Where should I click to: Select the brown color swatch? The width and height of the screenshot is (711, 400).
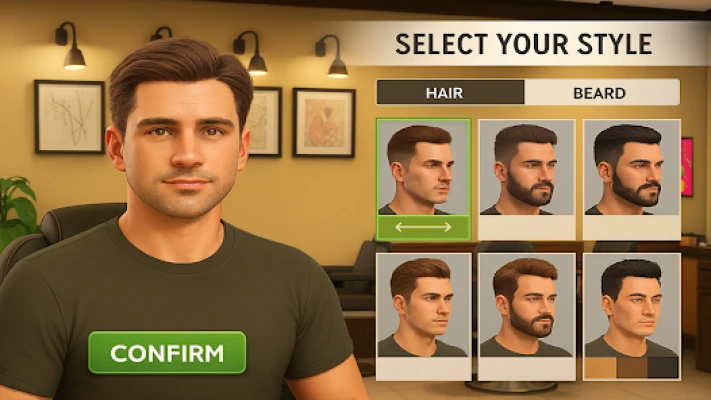click(x=632, y=368)
